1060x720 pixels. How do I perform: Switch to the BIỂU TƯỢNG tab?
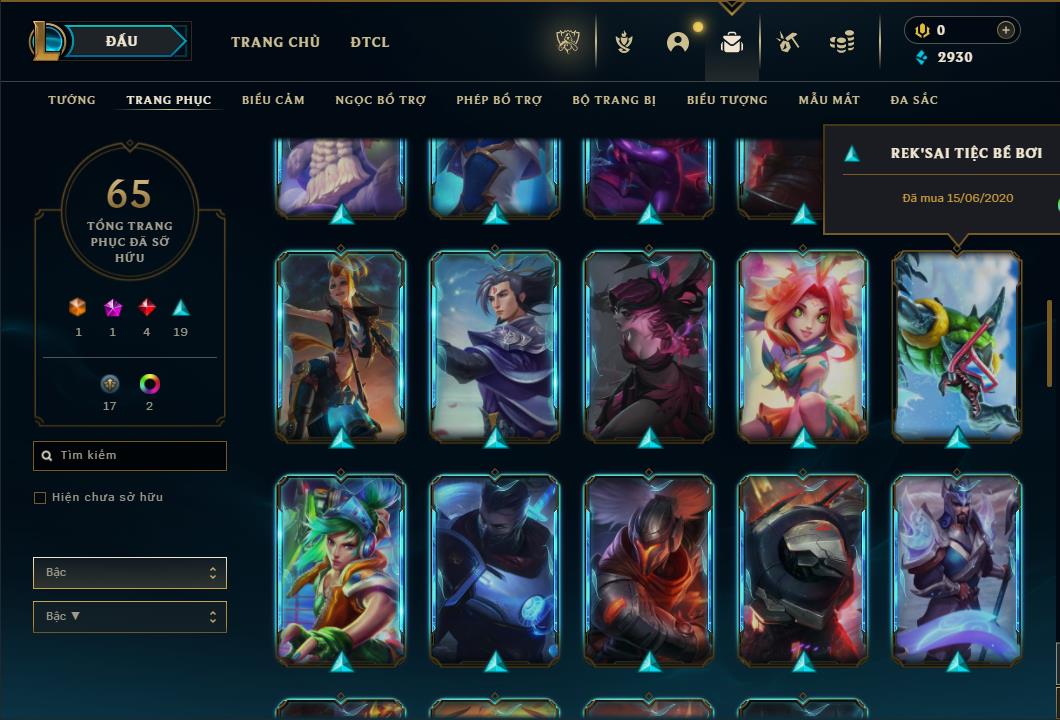coord(727,100)
